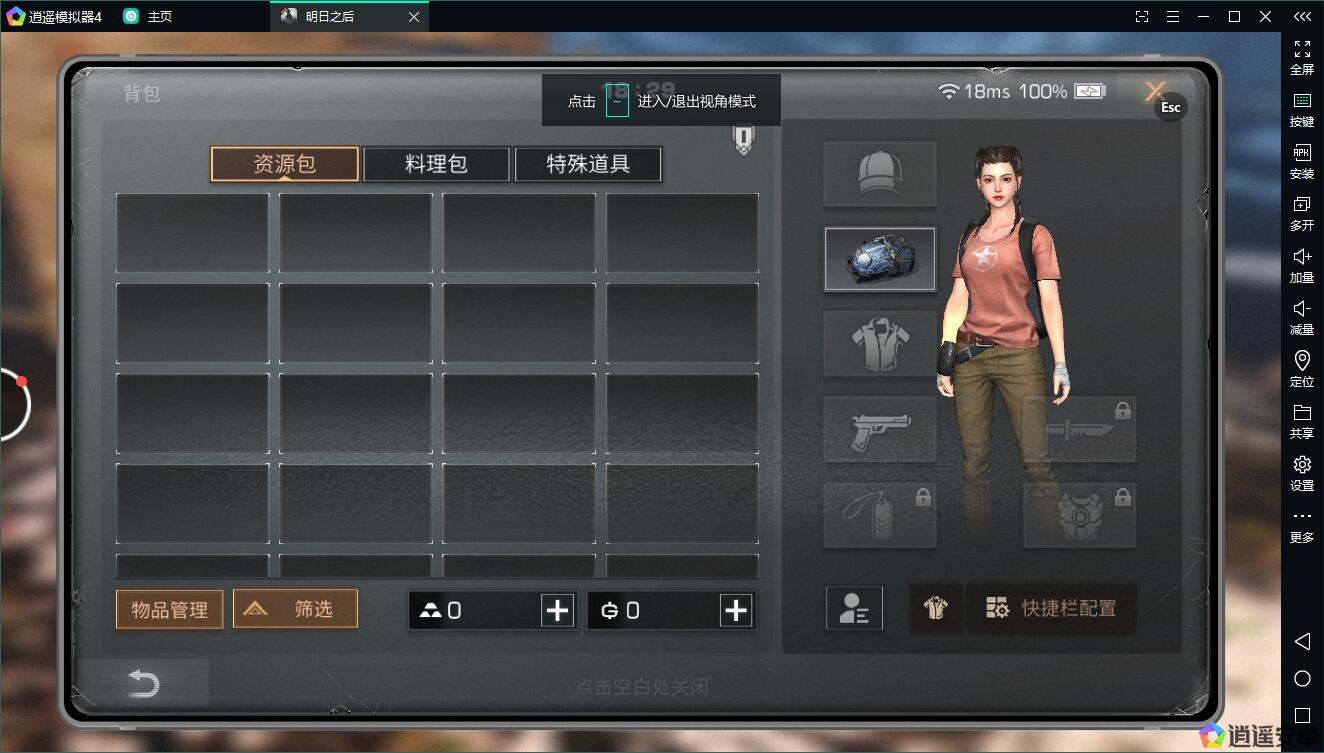This screenshot has width=1324, height=753.
Task: Click the locked knife melee slot
Action: pyautogui.click(x=1080, y=430)
